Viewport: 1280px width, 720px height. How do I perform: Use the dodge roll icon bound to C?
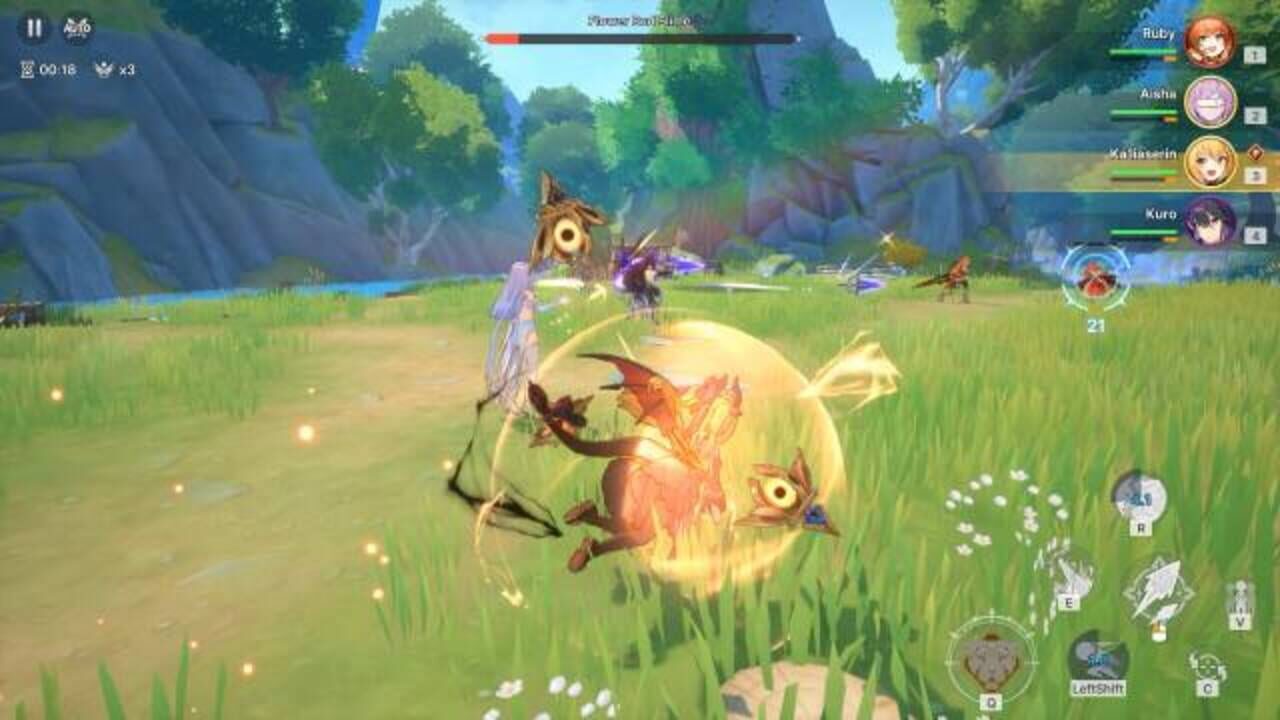point(1207,664)
